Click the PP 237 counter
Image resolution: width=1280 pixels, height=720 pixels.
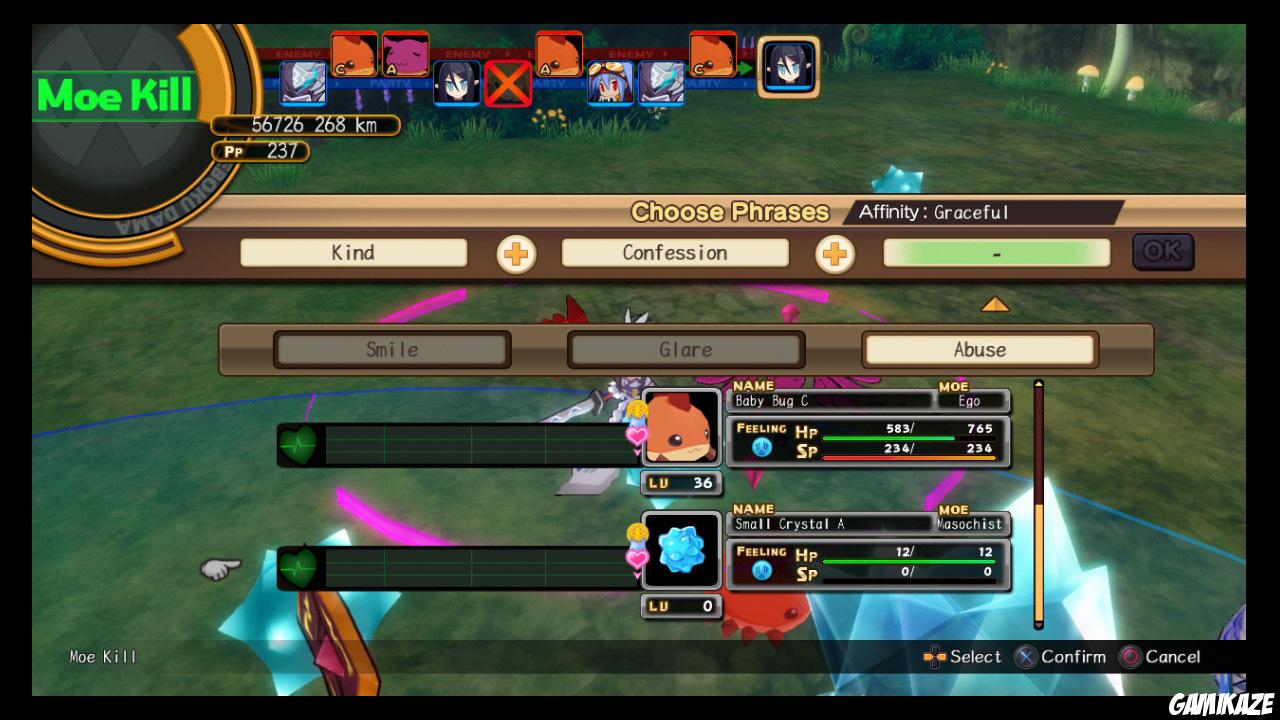pos(261,151)
